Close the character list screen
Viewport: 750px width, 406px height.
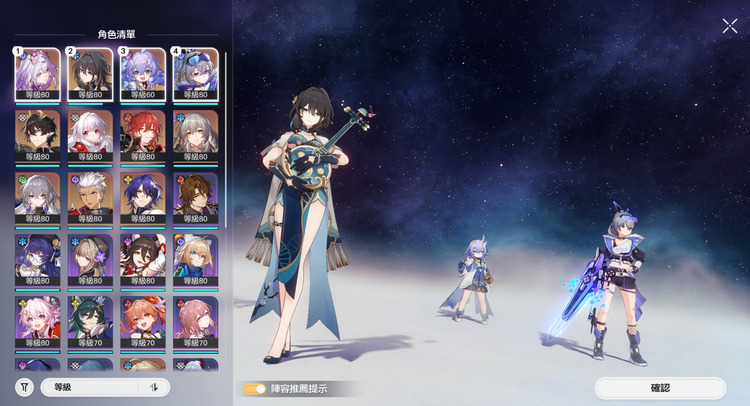730,26
